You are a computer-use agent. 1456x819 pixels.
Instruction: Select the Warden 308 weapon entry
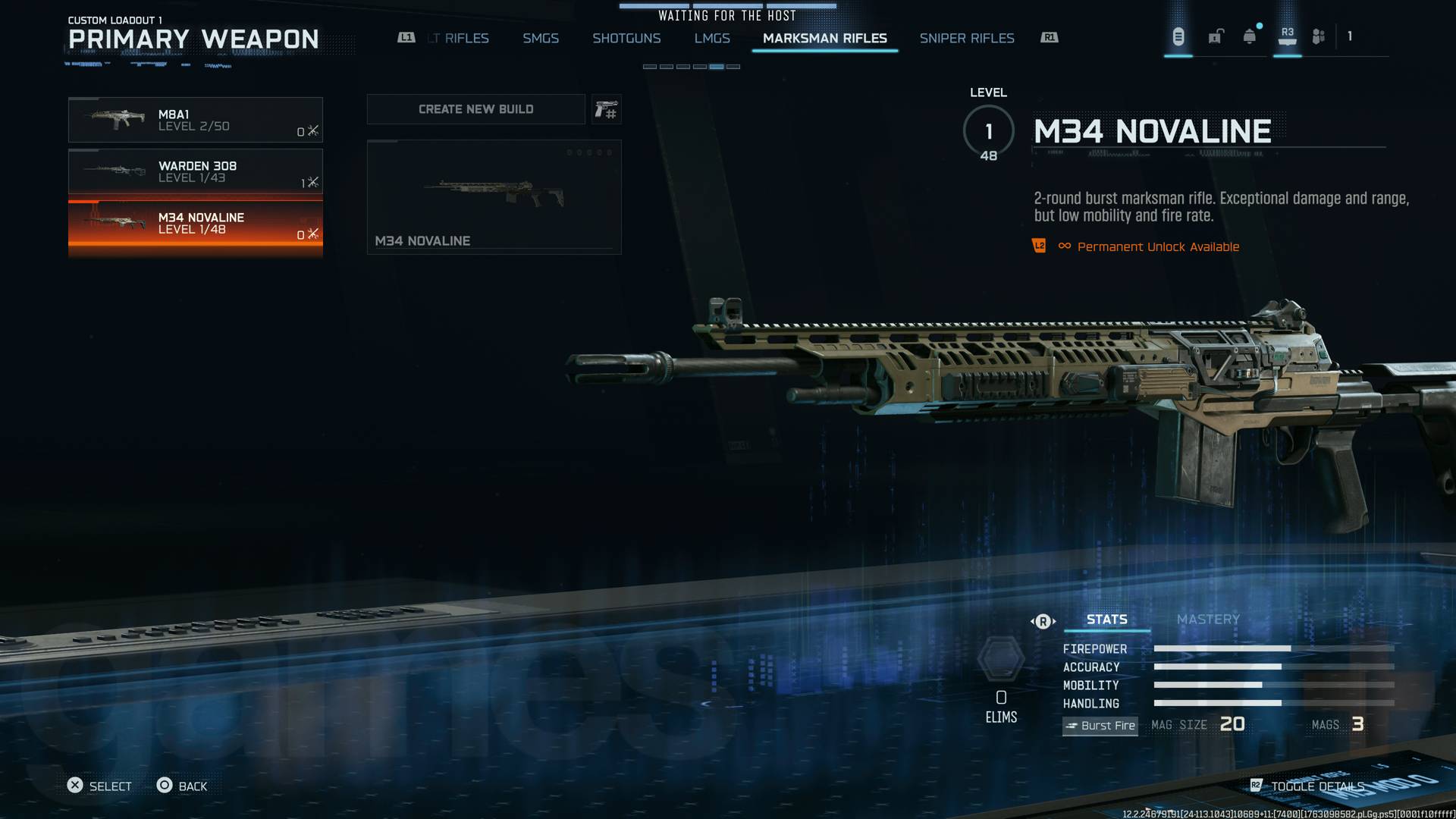coord(195,171)
